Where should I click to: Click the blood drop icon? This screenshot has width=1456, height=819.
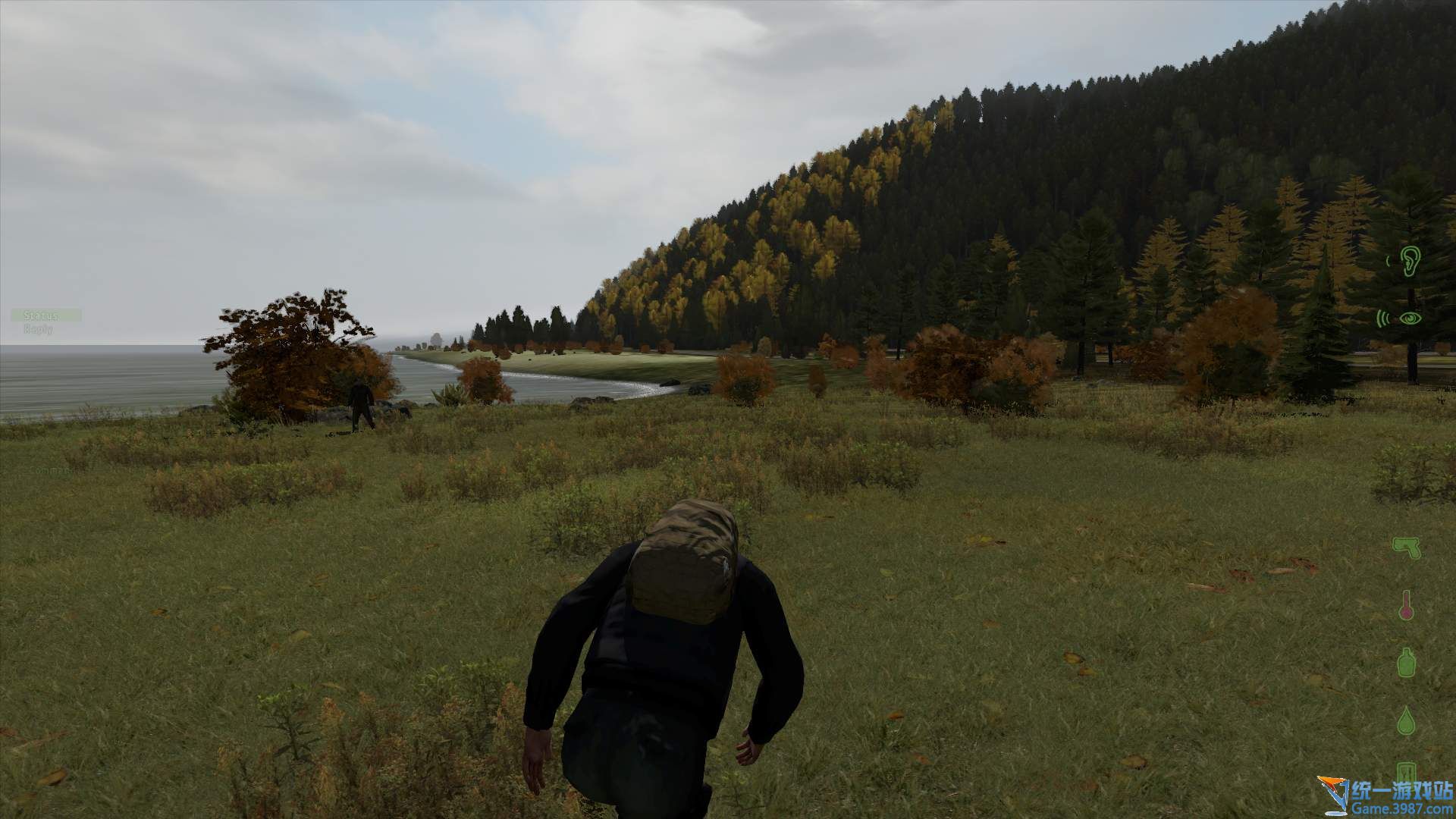pos(1407,720)
